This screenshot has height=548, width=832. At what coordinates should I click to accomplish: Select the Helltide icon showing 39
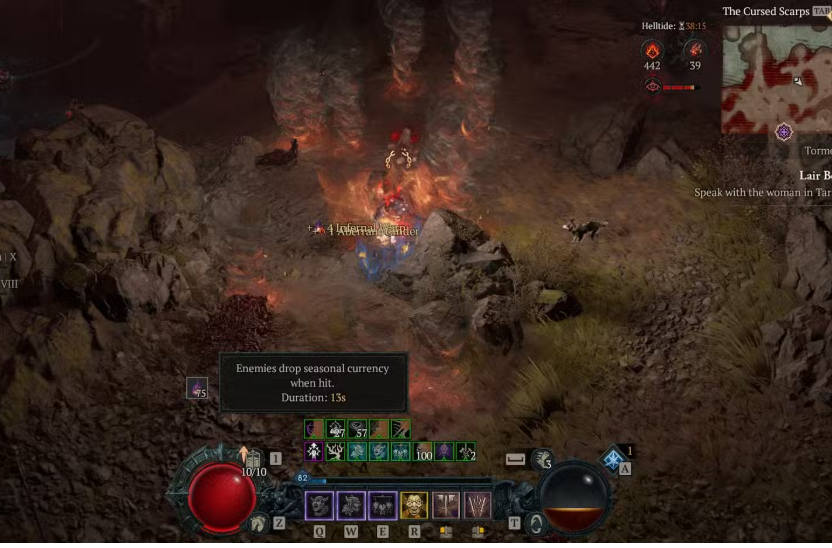click(695, 49)
